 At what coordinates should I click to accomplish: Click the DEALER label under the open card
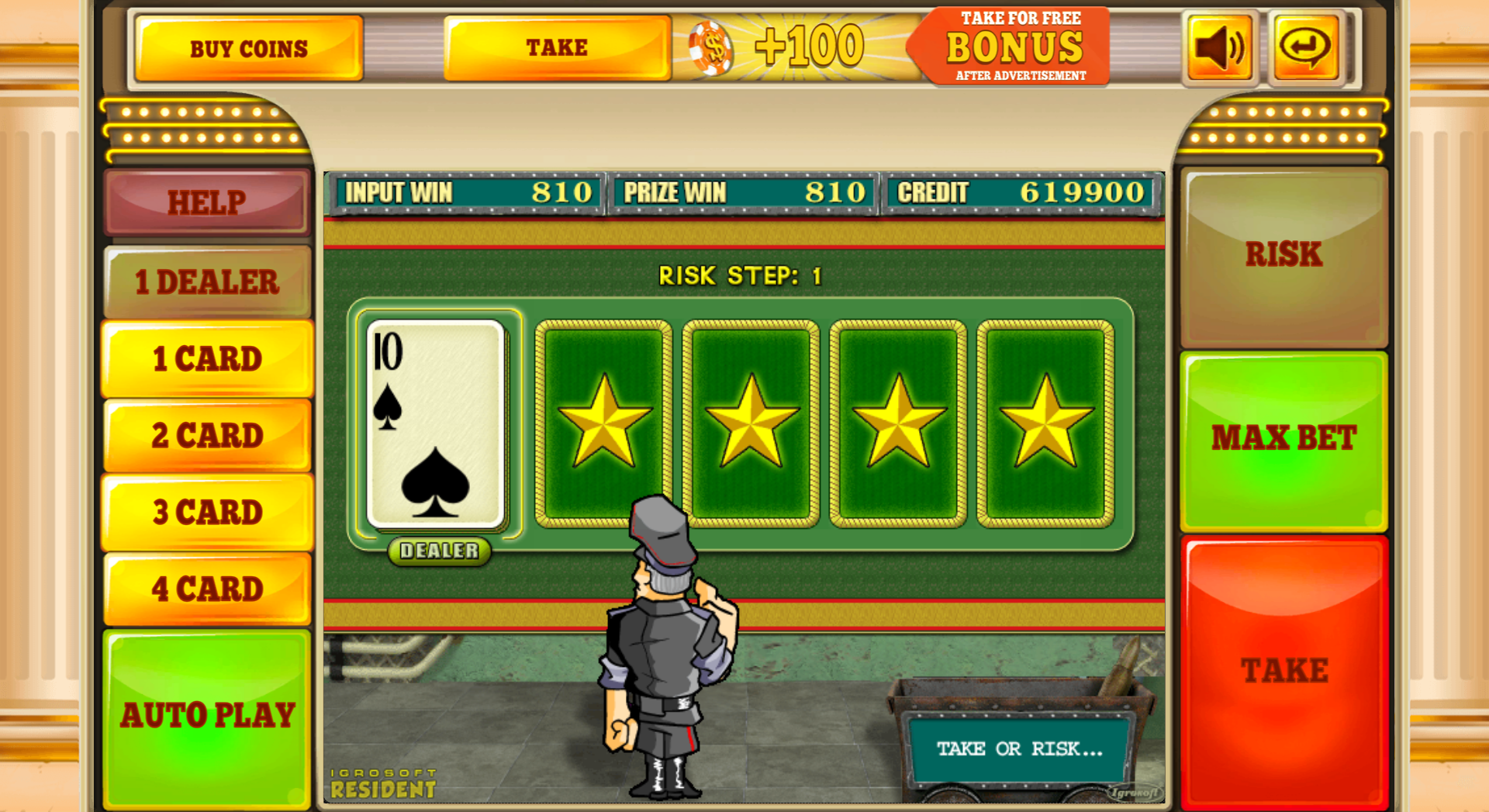click(438, 551)
